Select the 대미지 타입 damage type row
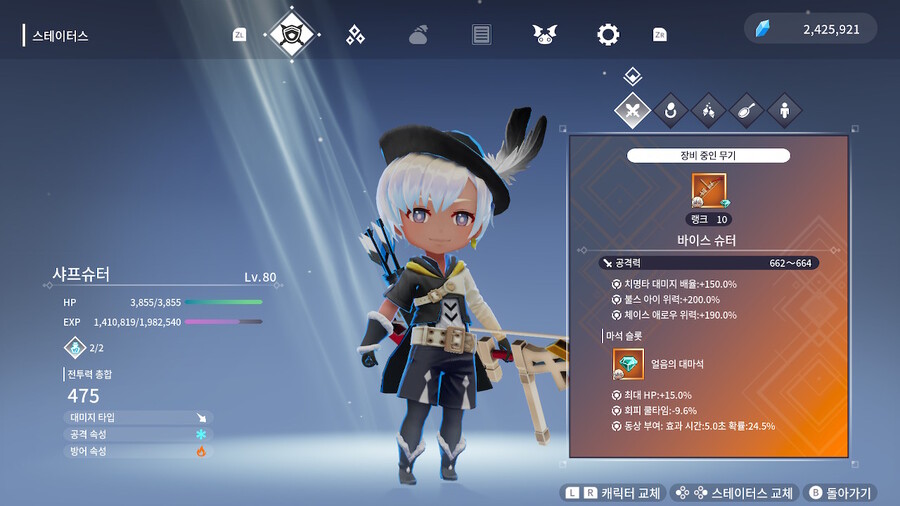900x506 pixels. (x=138, y=418)
